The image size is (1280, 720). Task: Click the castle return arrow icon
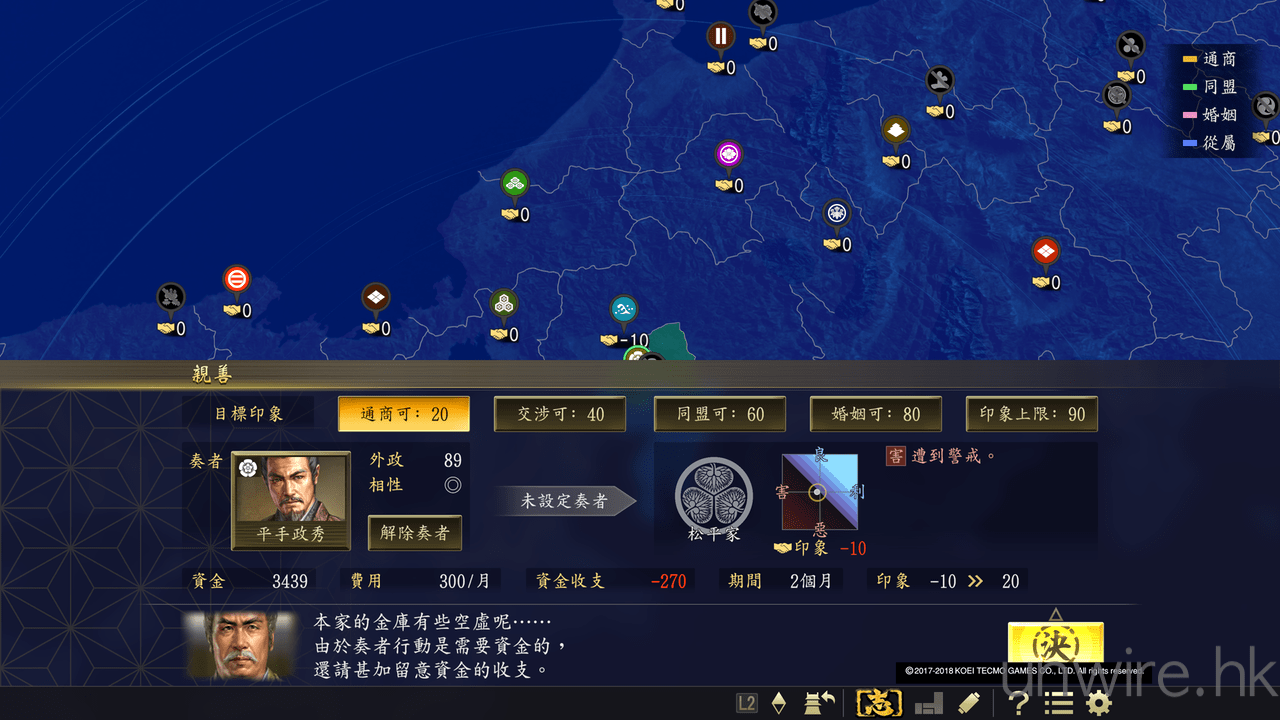820,703
